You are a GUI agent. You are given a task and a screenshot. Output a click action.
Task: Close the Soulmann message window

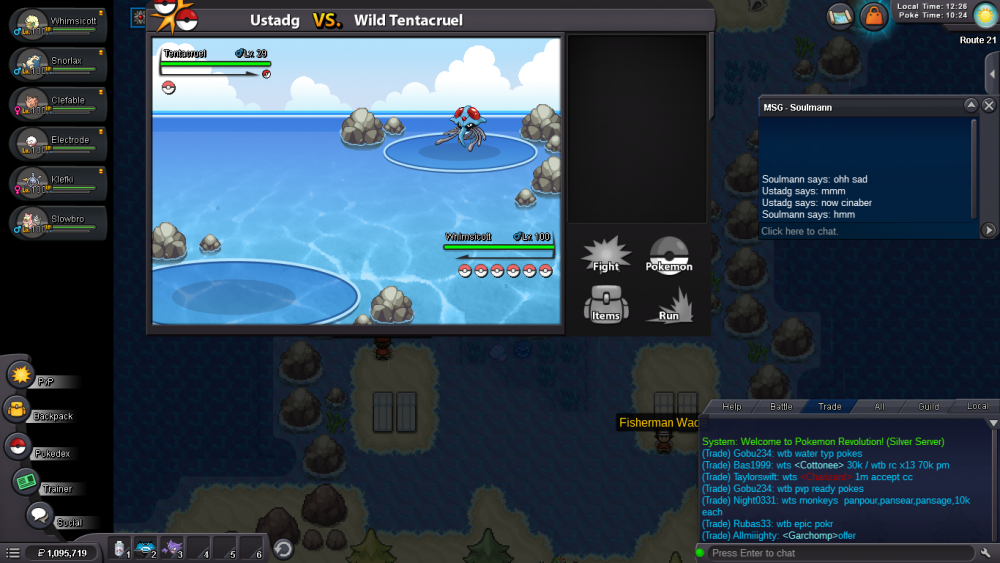[989, 105]
